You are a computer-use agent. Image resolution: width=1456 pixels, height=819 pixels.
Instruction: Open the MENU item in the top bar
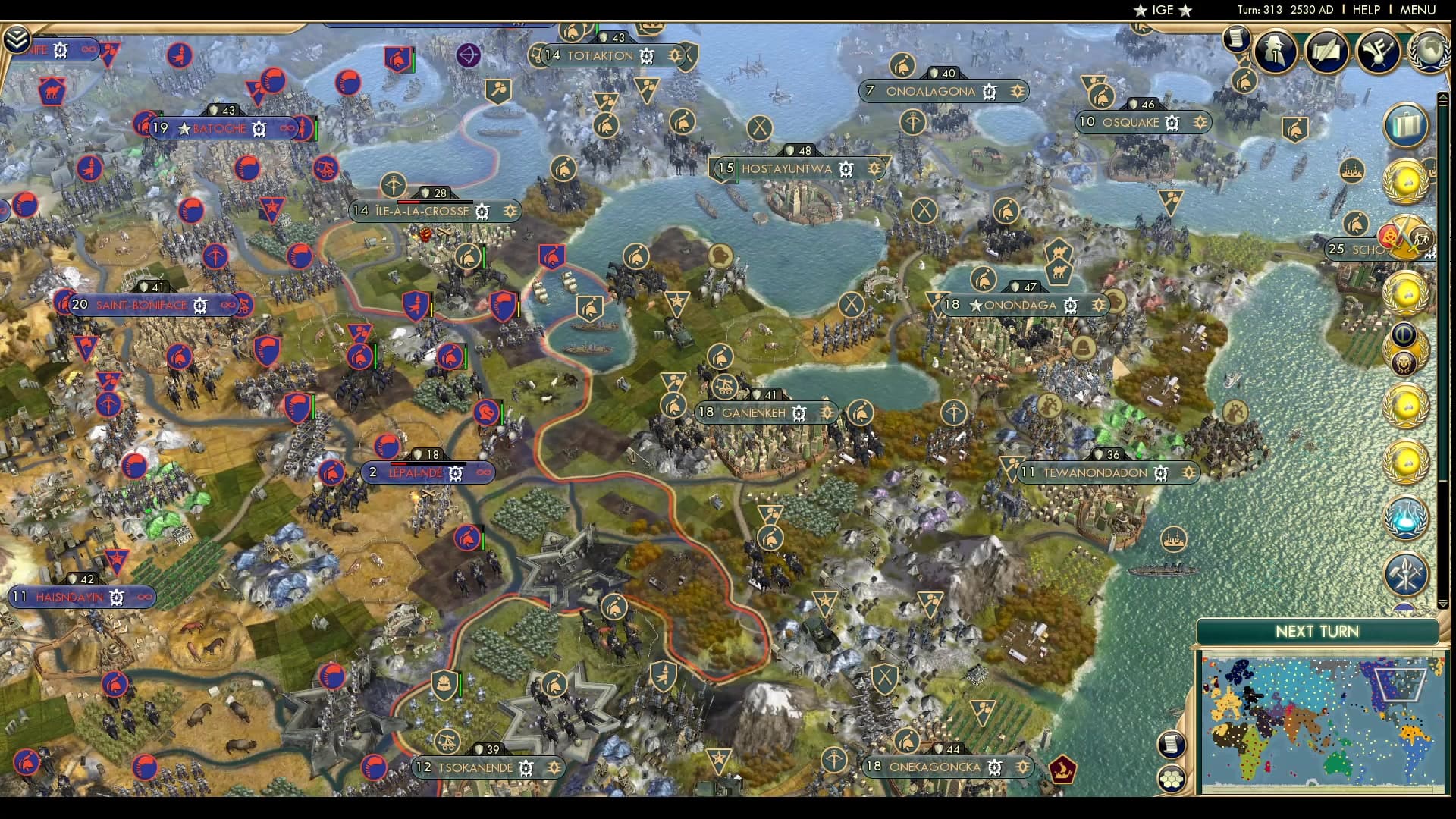(1417, 11)
